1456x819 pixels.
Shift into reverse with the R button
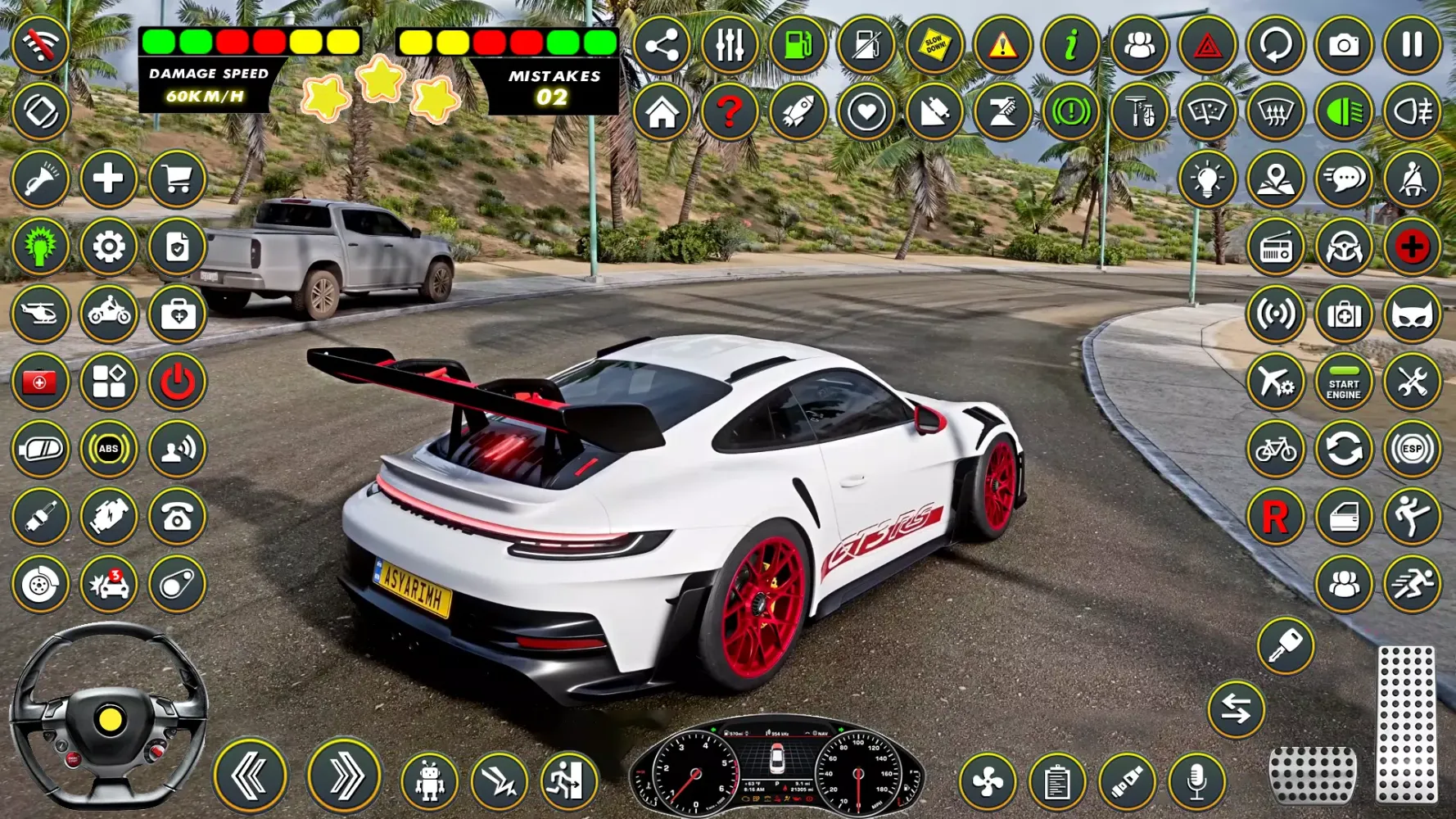(1275, 517)
